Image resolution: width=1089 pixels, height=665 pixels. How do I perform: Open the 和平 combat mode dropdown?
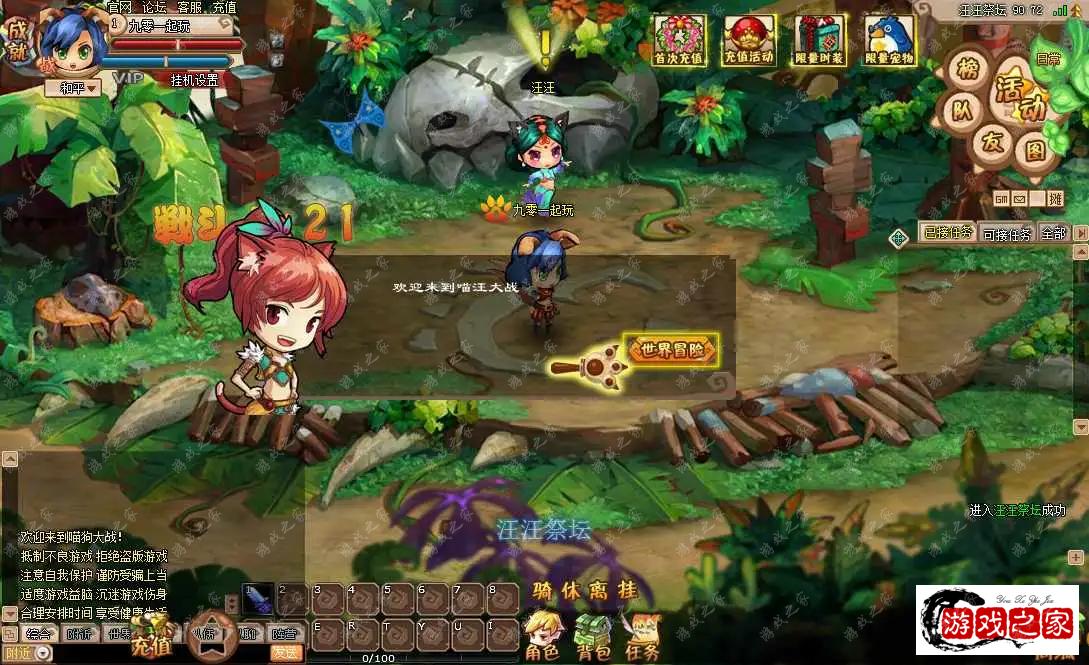pyautogui.click(x=73, y=88)
